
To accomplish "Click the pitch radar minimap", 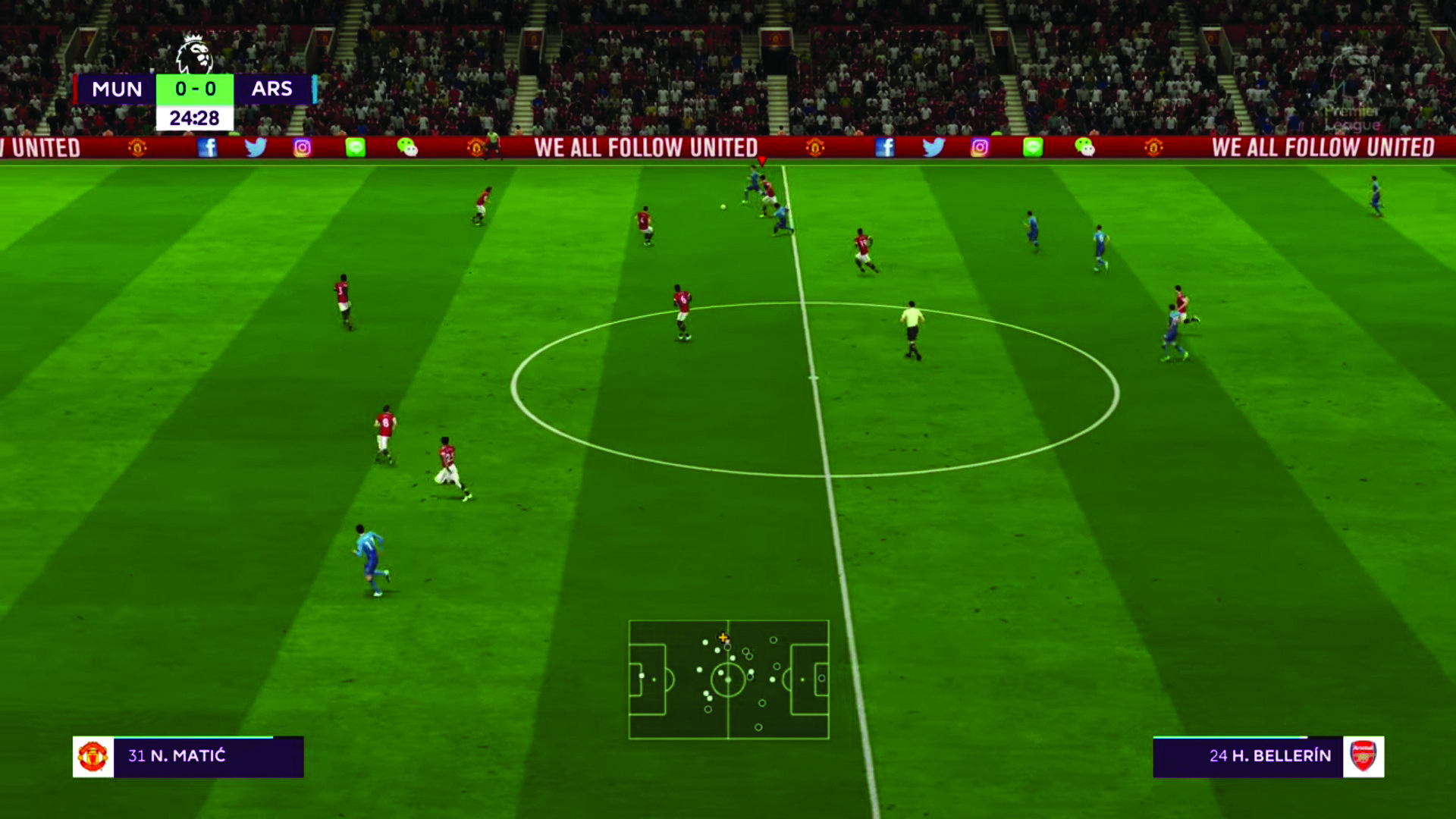I will [728, 679].
